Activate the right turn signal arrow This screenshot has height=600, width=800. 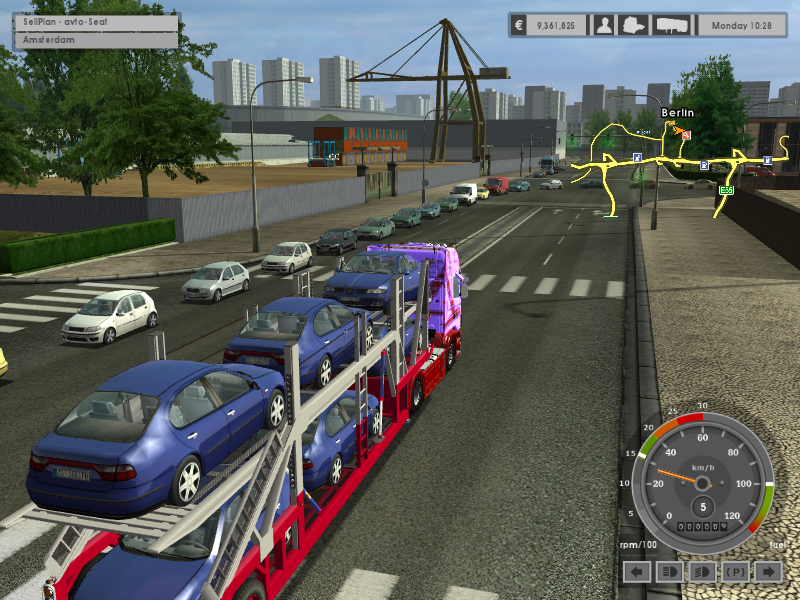pos(768,571)
